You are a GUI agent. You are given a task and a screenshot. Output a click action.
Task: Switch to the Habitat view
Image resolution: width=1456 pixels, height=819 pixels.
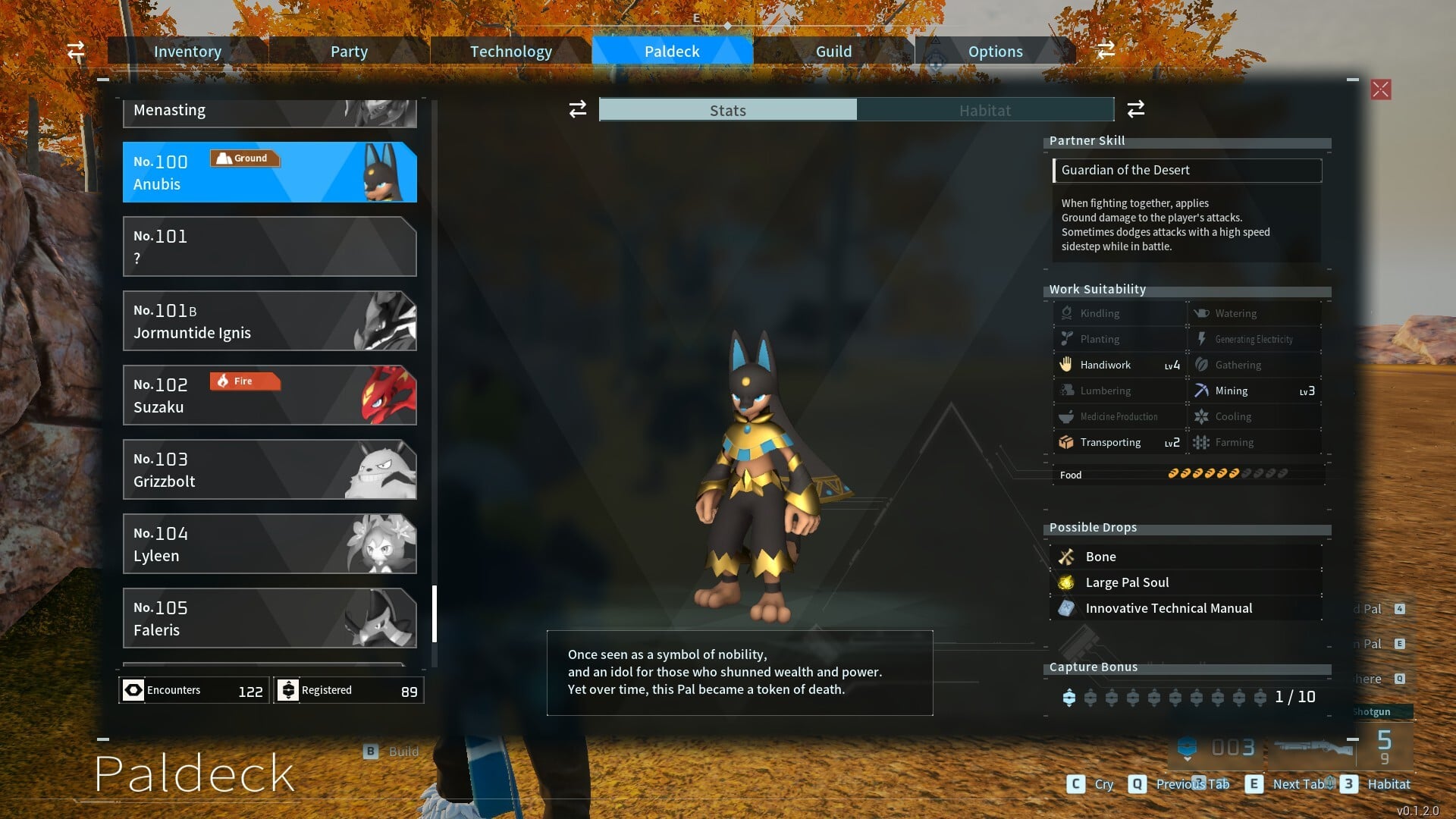tap(984, 110)
